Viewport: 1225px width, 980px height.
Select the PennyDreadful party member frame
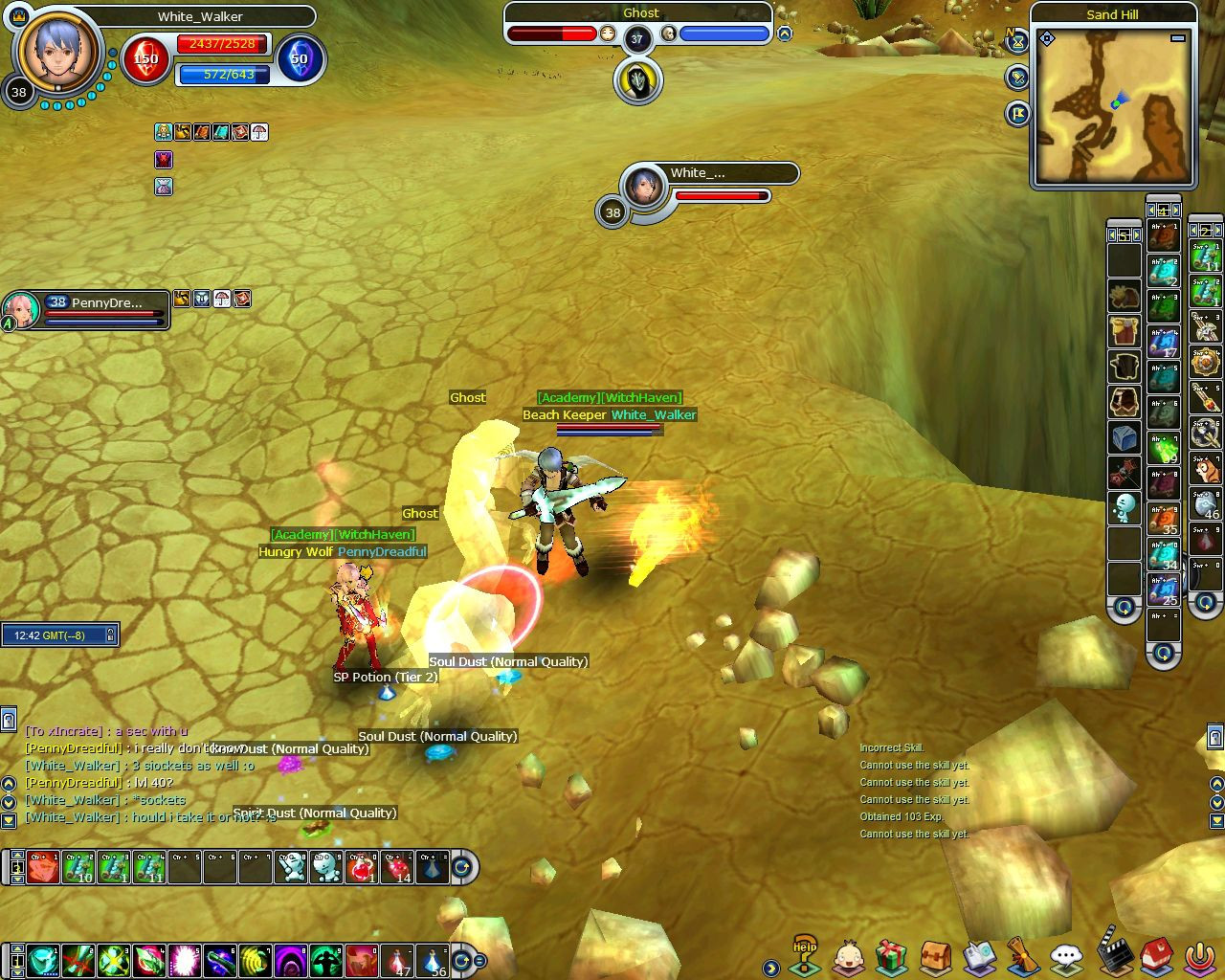[86, 310]
